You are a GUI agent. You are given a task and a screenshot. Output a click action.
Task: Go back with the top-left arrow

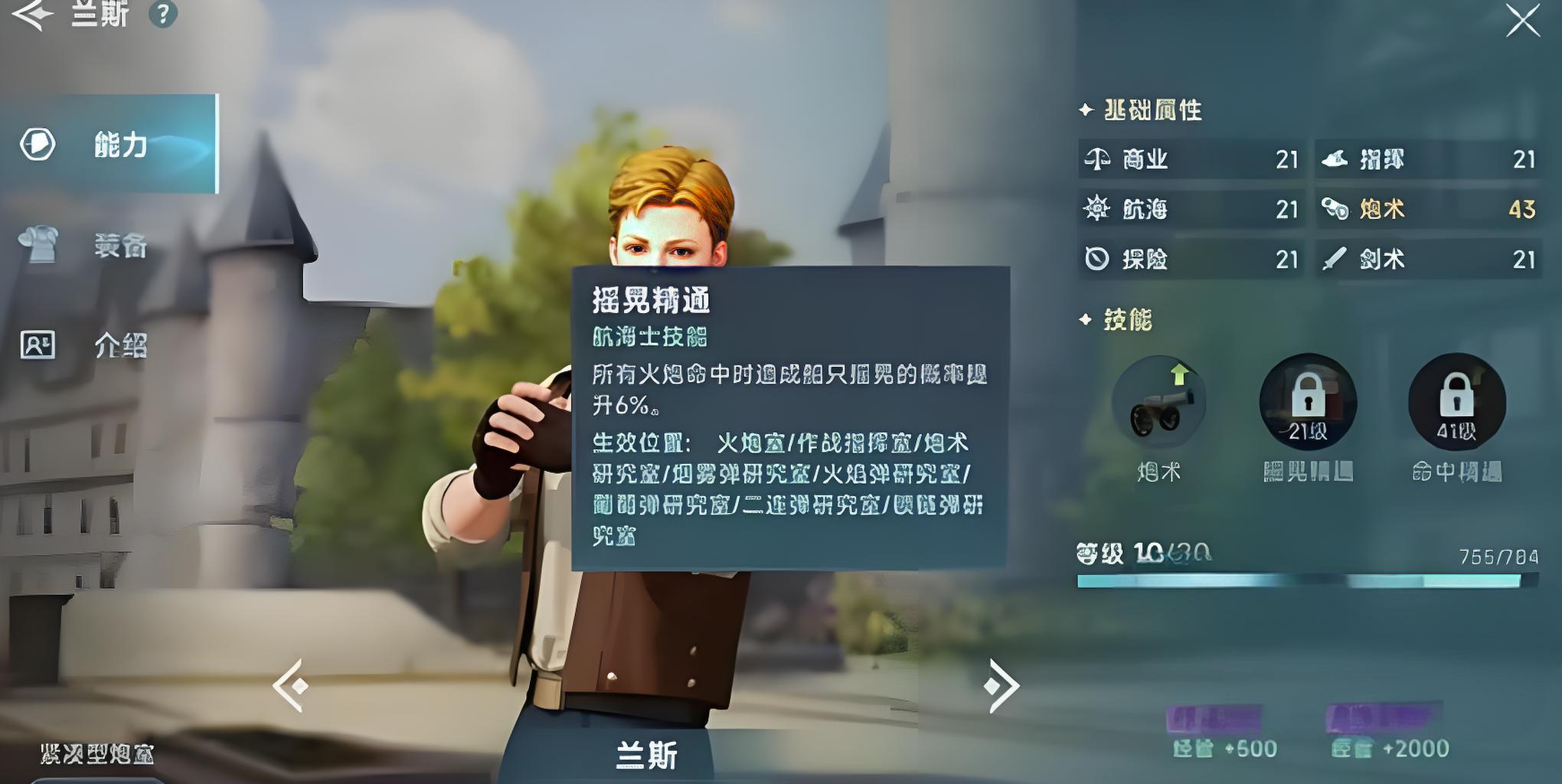coord(32,14)
